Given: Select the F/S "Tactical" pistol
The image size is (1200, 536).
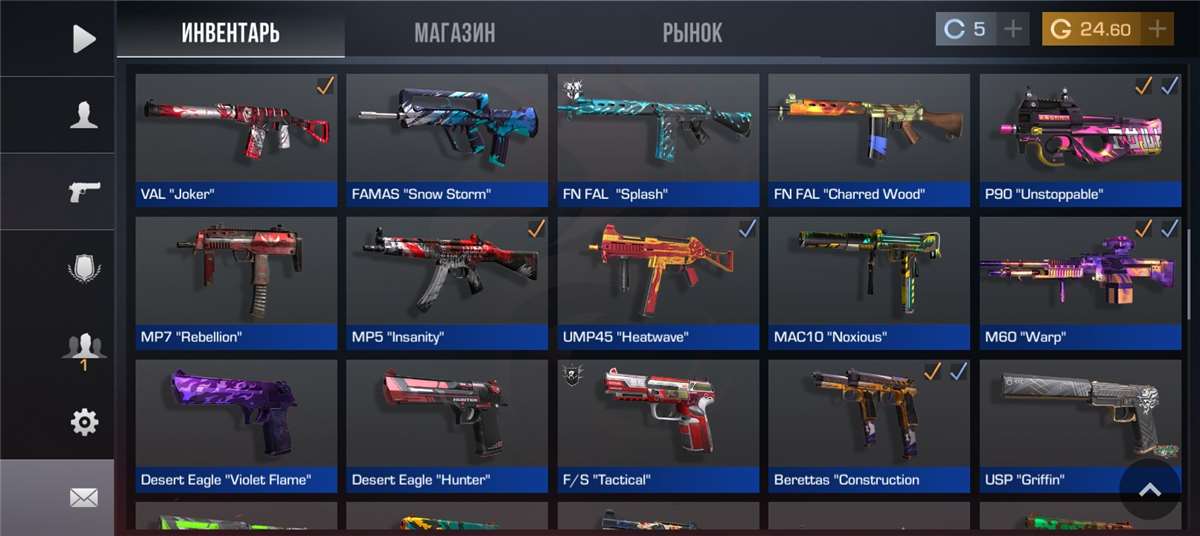Looking at the screenshot, I should point(658,426).
